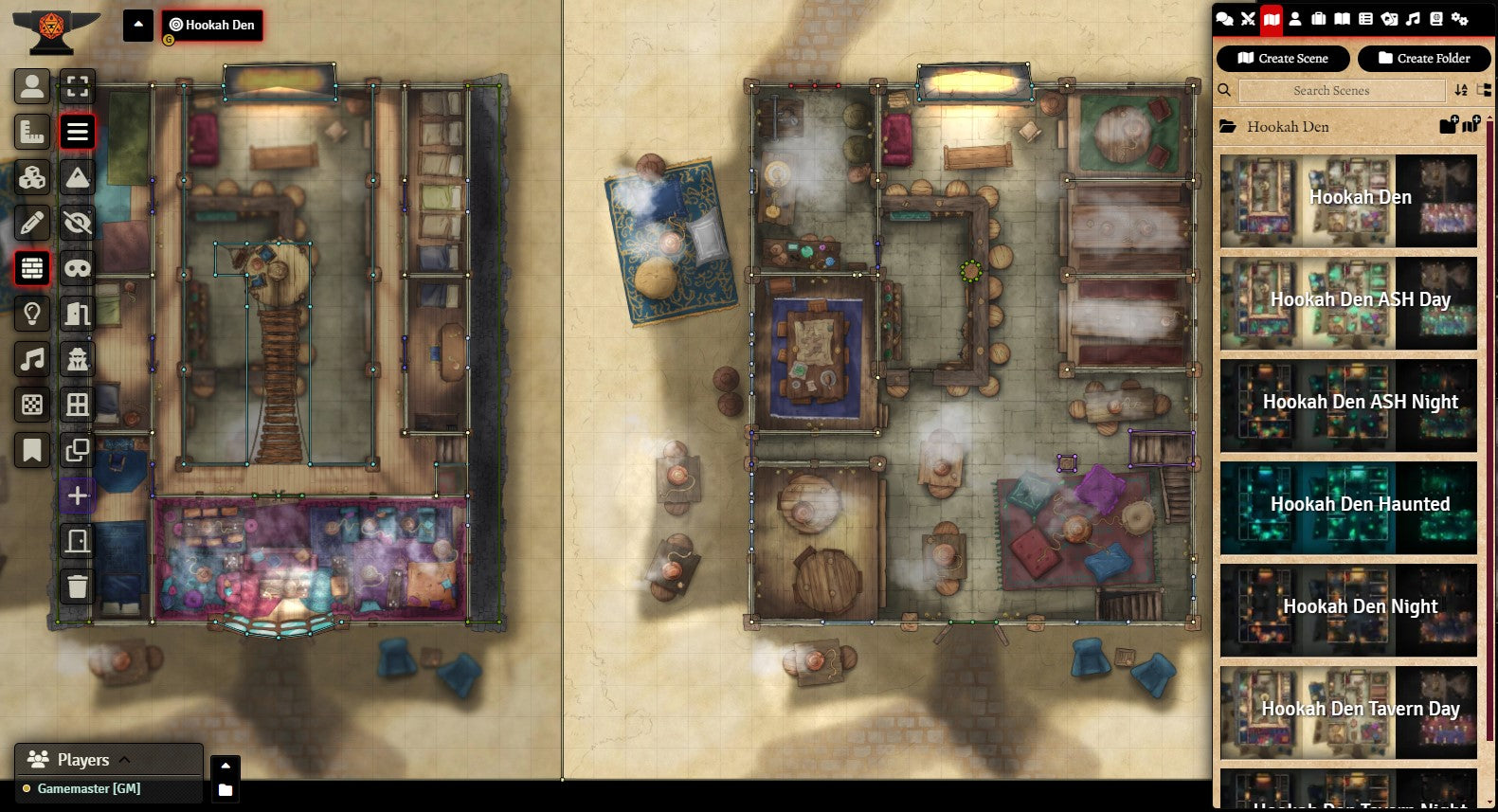Click the Create Scene button
The height and width of the screenshot is (812, 1498).
coord(1283,59)
